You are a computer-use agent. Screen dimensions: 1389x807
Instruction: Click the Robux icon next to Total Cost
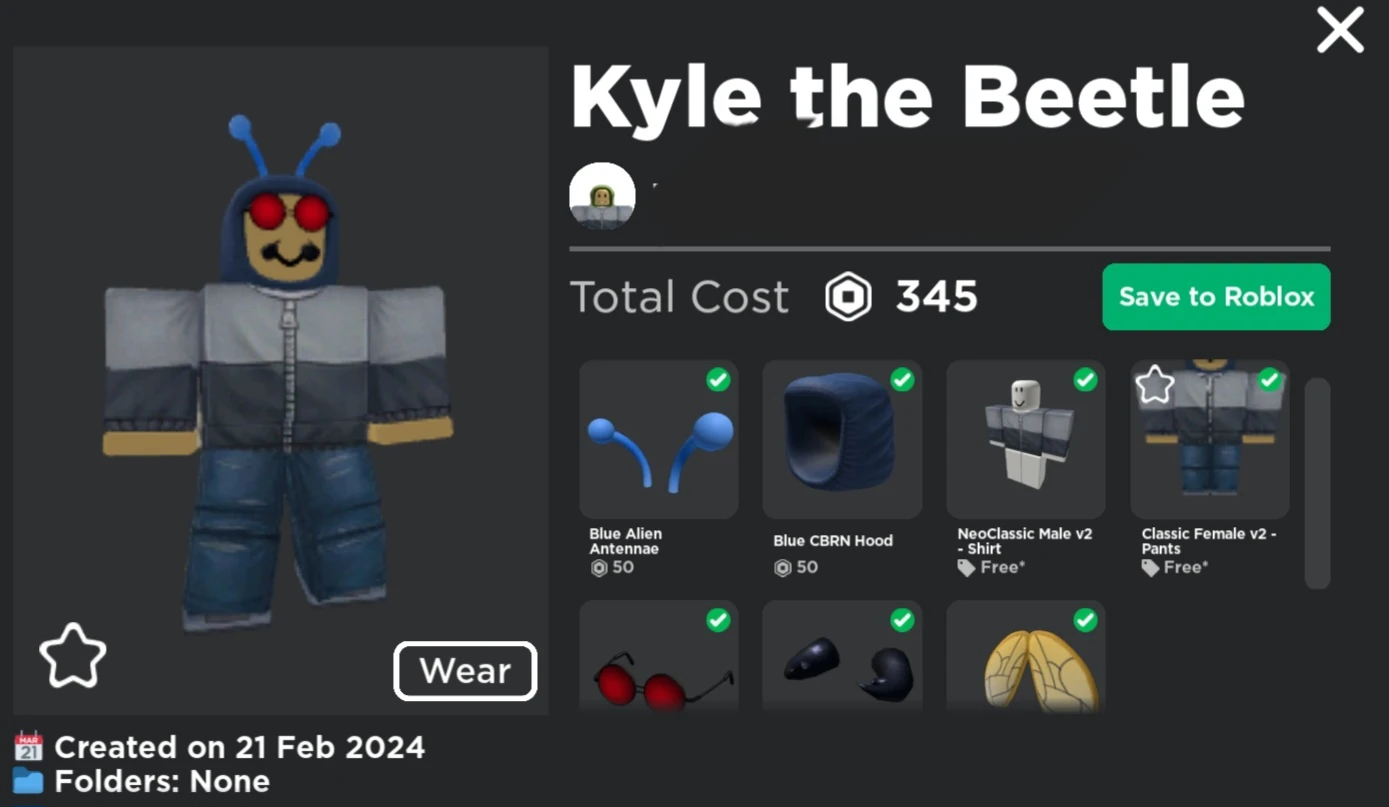(847, 296)
